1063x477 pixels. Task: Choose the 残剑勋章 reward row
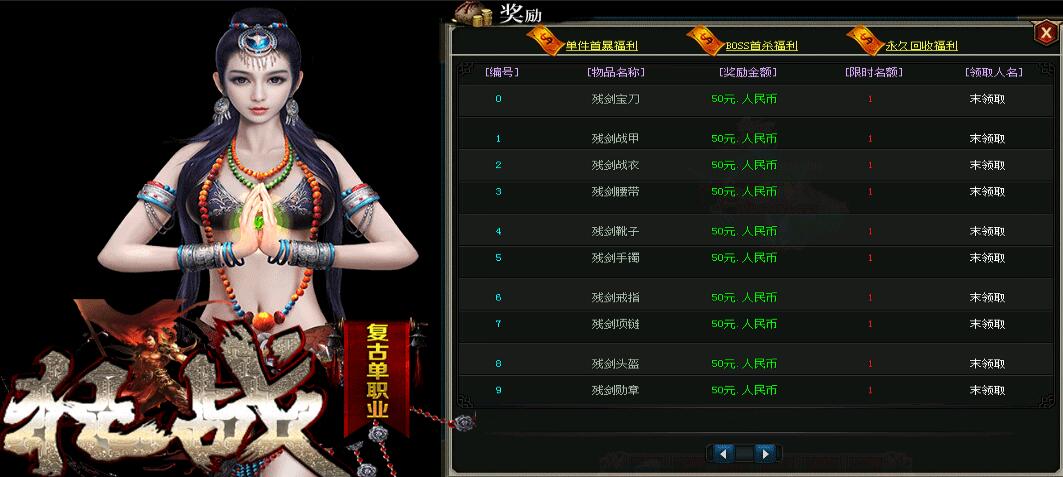click(616, 390)
